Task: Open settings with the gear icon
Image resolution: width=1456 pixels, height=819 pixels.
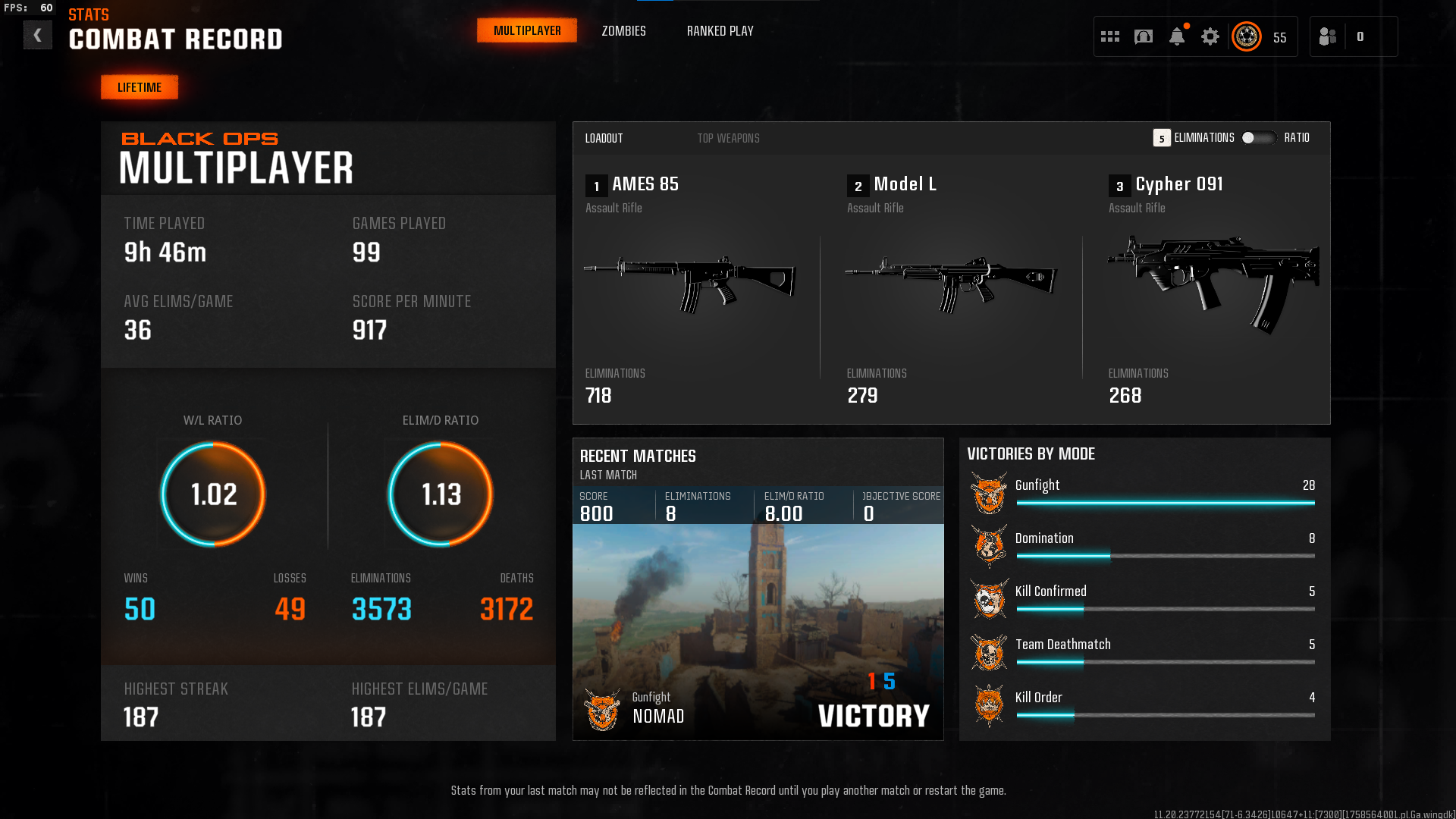Action: pos(1210,36)
